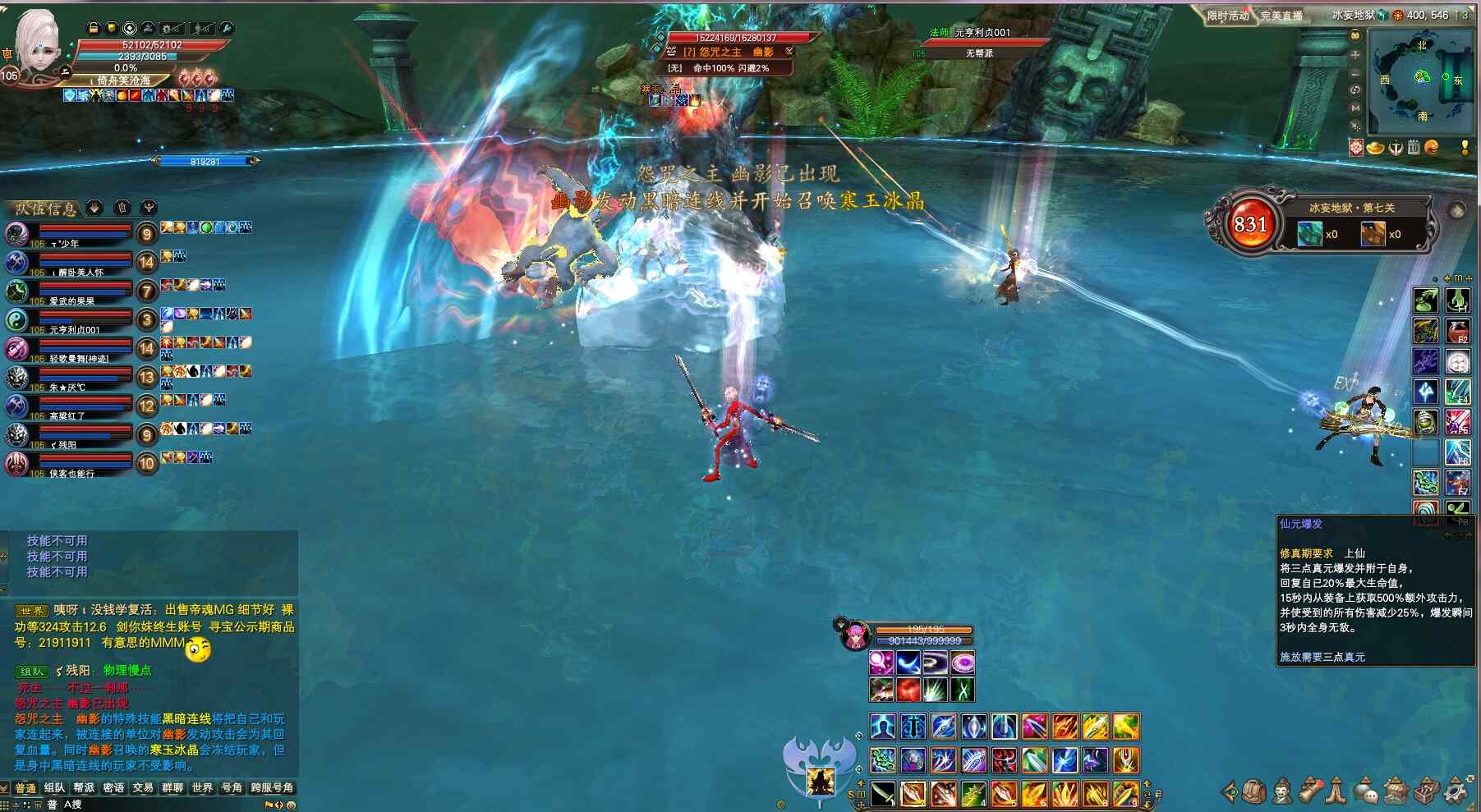Click the minimap zoom-out minus button

point(1355,72)
